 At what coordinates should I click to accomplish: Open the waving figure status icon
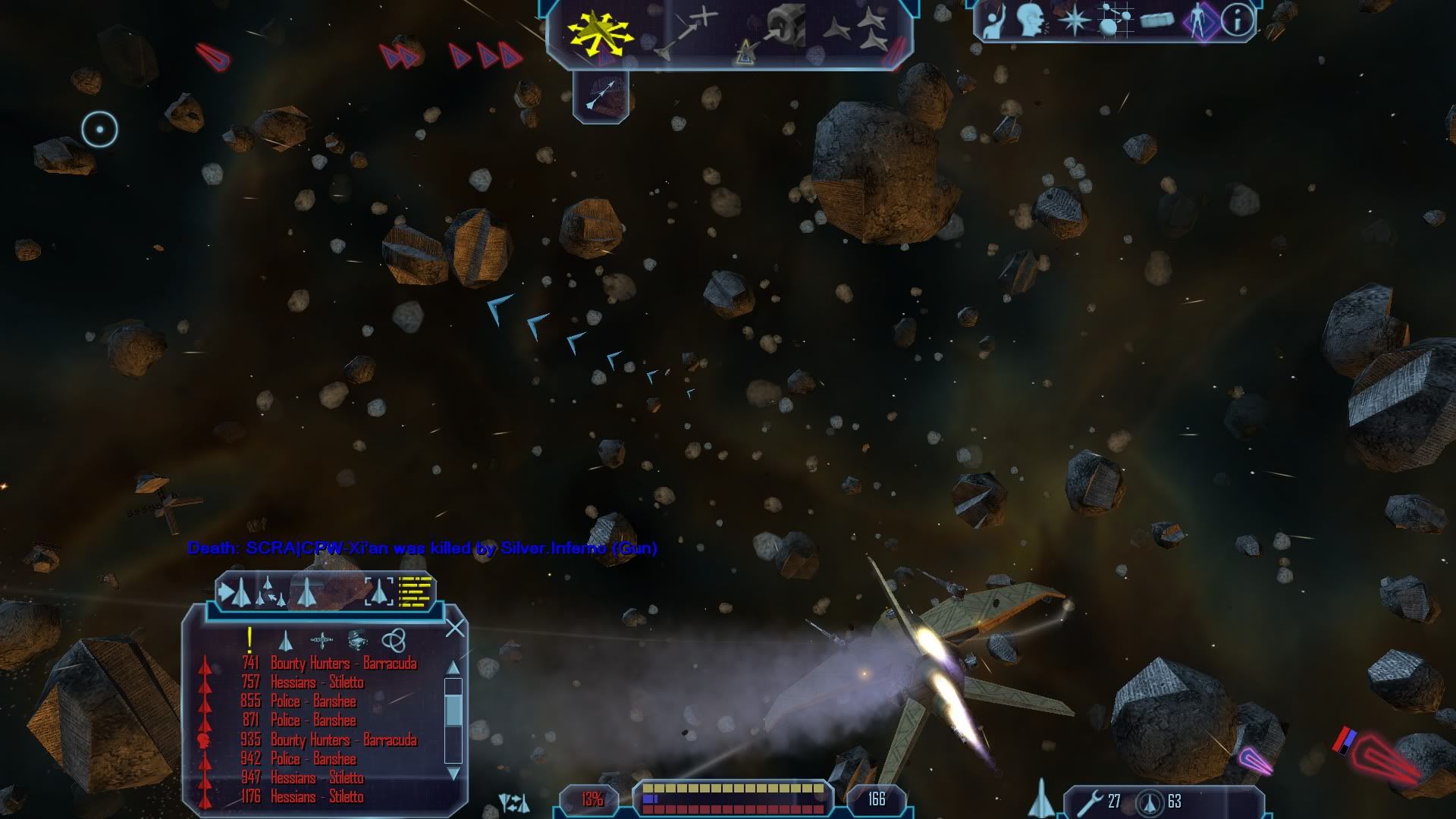point(993,20)
